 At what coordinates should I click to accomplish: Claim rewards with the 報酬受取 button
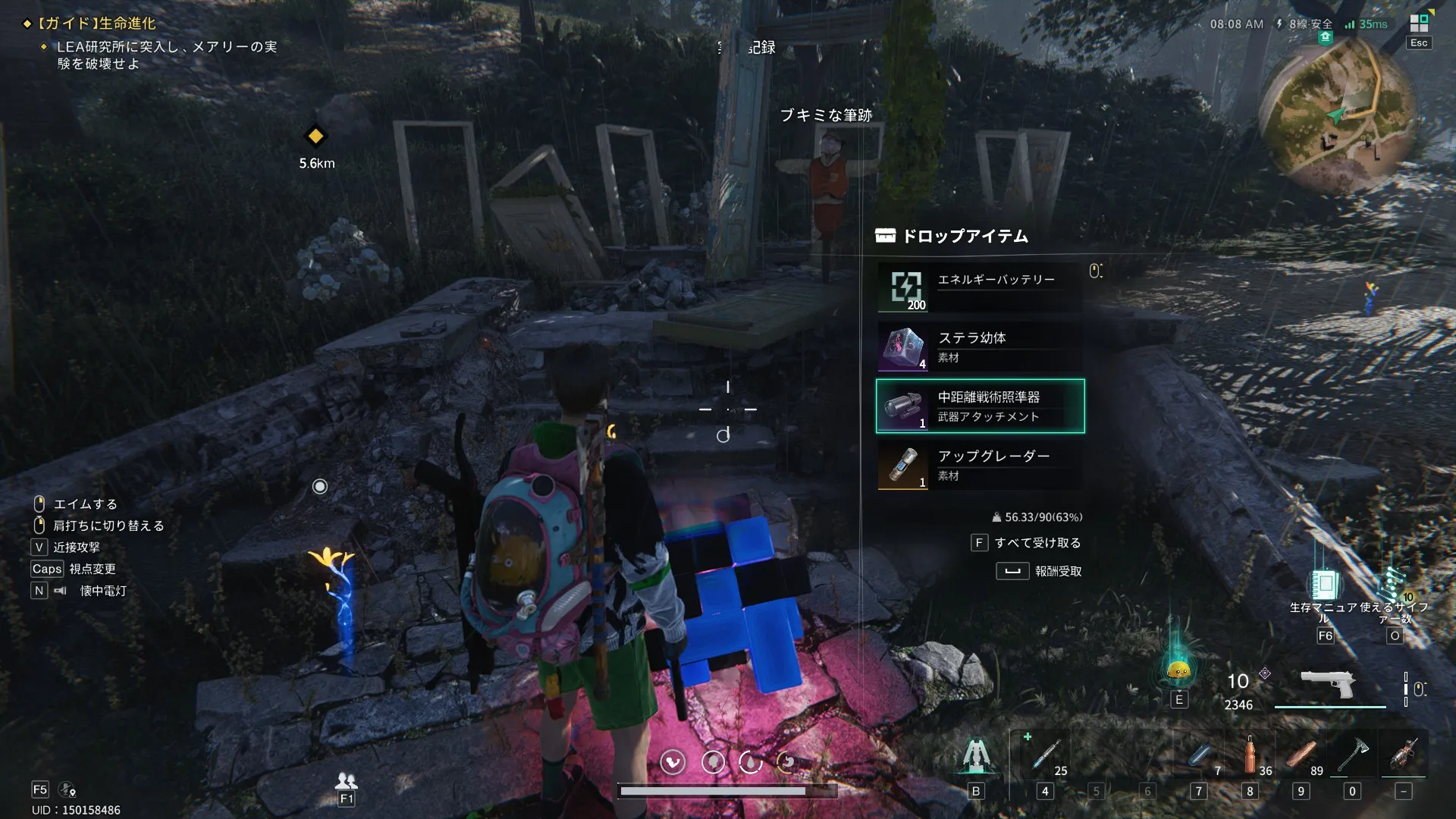coord(1039,571)
